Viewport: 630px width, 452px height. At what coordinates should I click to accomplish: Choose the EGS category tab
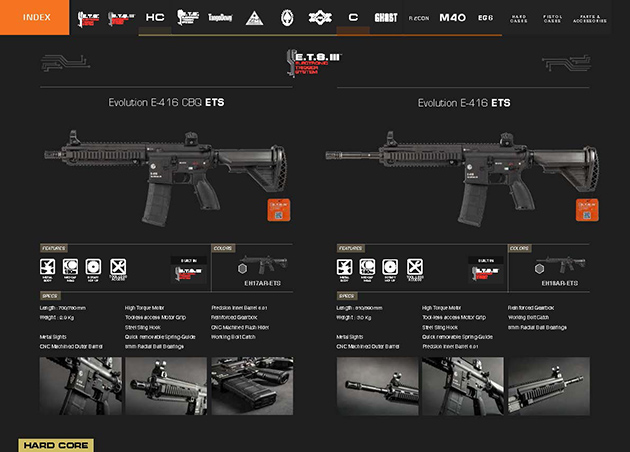pyautogui.click(x=485, y=18)
